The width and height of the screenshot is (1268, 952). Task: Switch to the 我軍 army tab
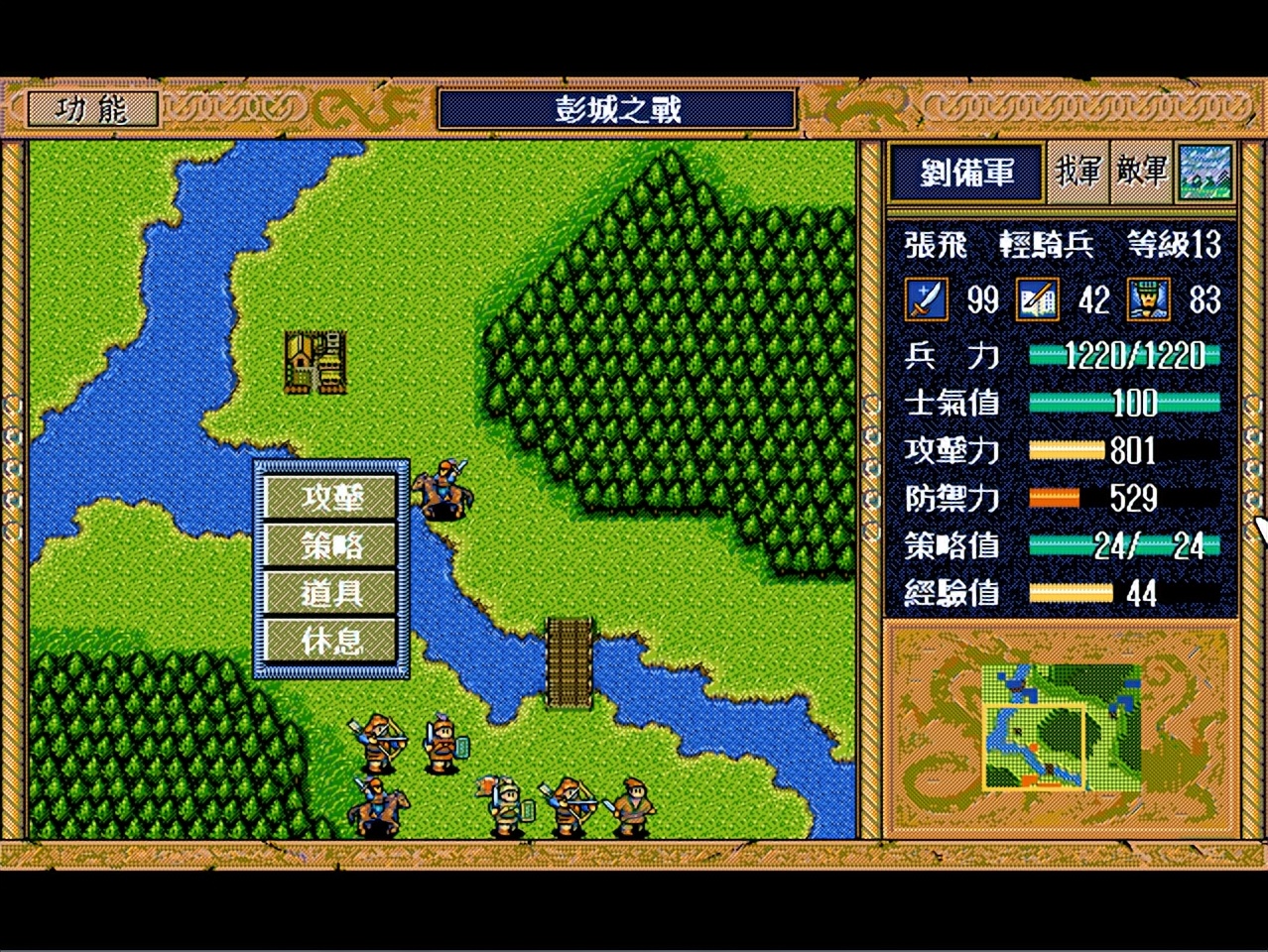click(x=1078, y=172)
